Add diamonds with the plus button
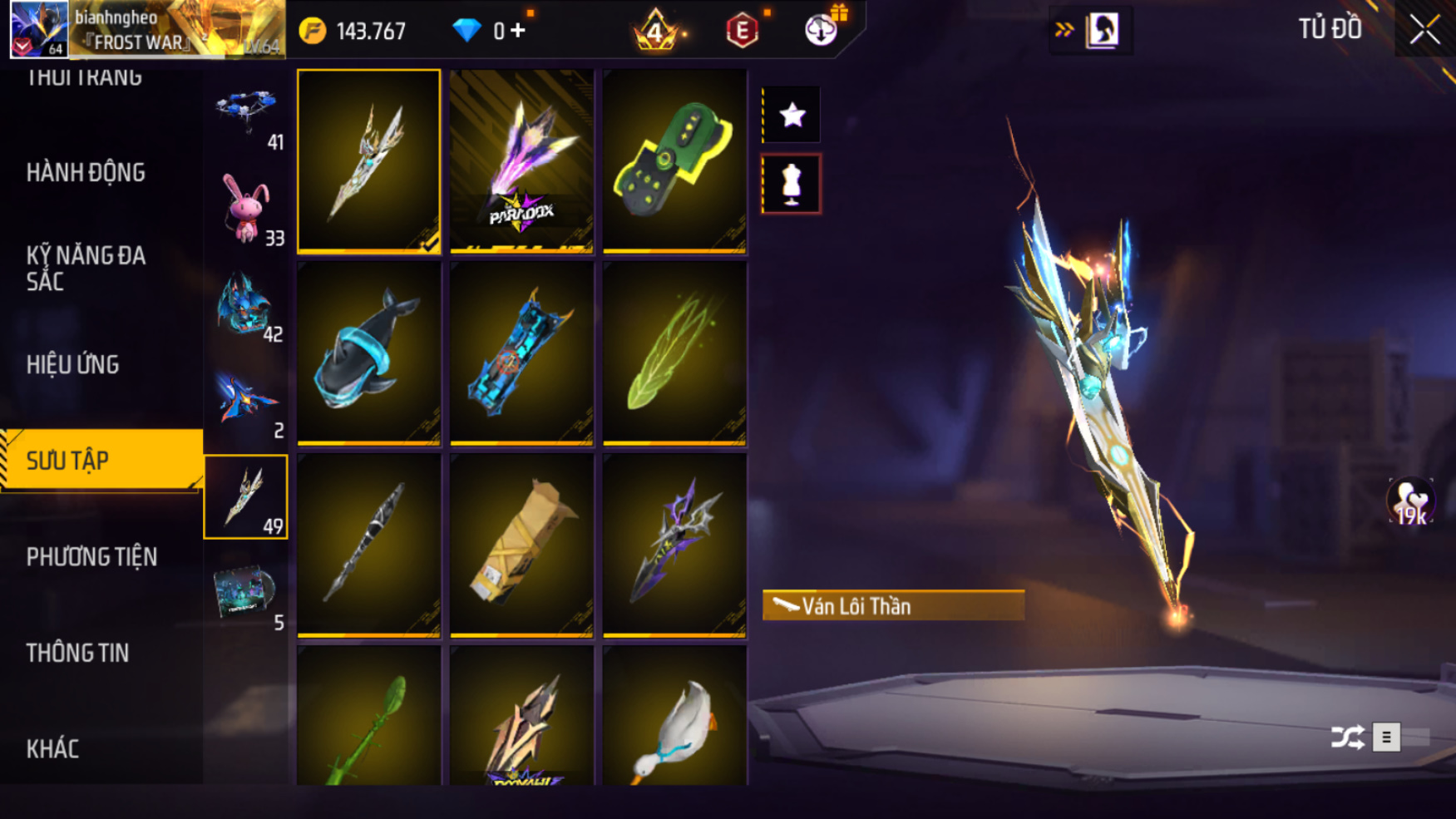 [x=518, y=31]
